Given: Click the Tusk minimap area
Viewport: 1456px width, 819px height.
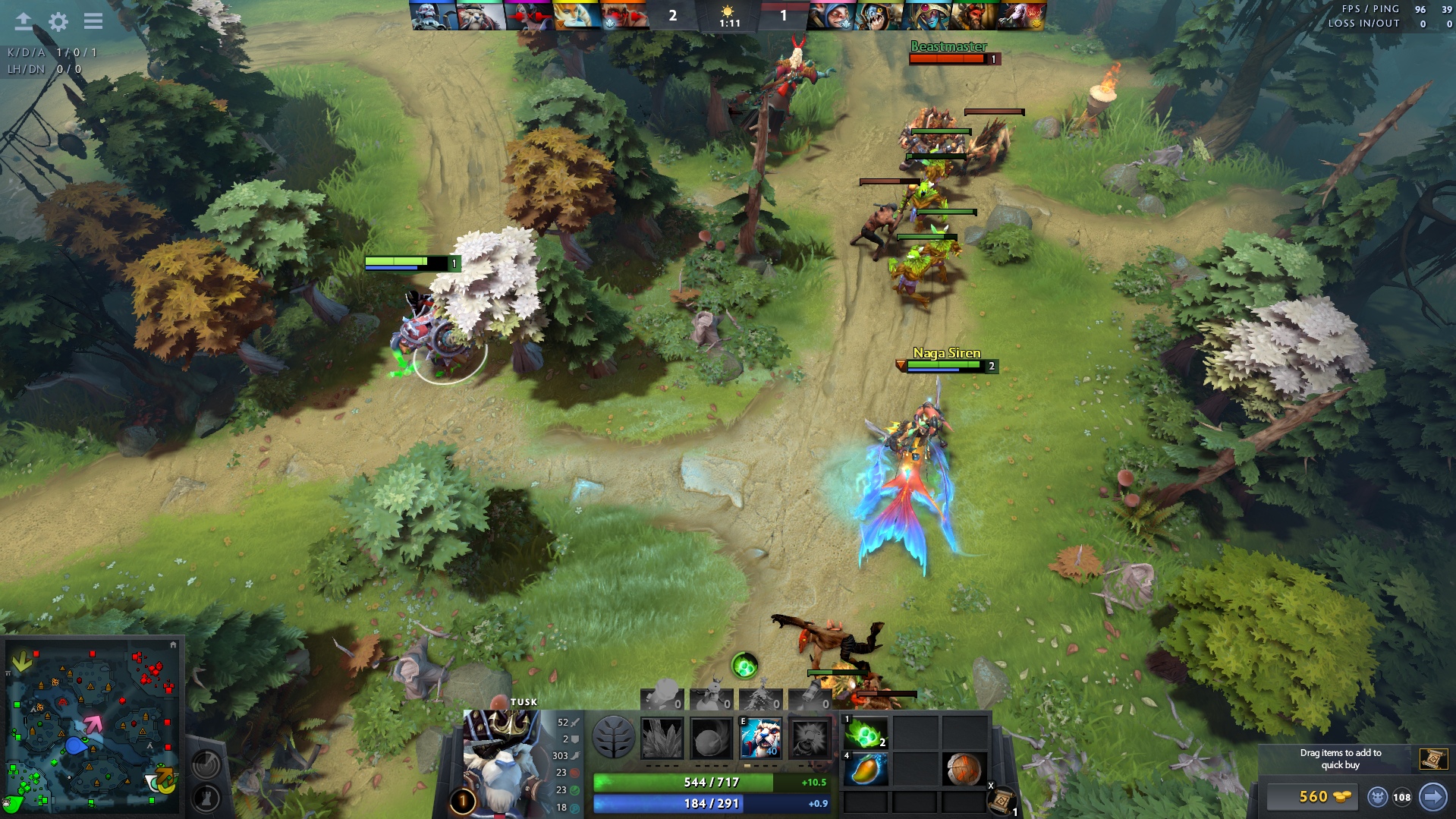Looking at the screenshot, I should tap(76, 745).
